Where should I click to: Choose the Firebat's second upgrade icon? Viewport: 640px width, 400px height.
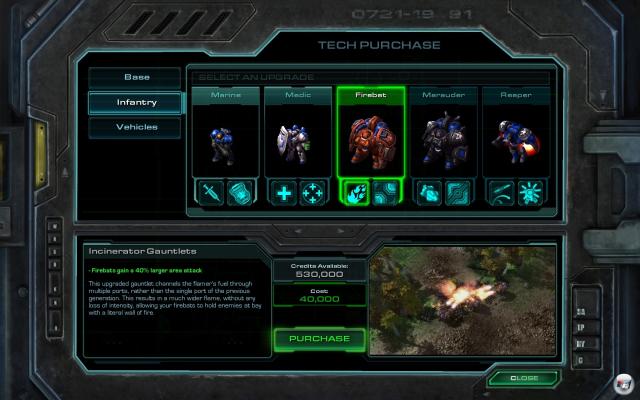tap(386, 193)
